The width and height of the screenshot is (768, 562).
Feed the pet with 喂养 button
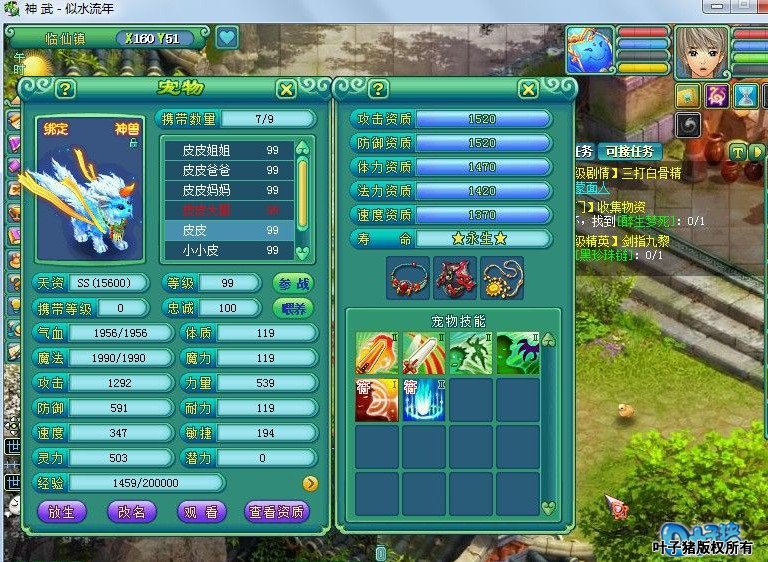click(293, 308)
